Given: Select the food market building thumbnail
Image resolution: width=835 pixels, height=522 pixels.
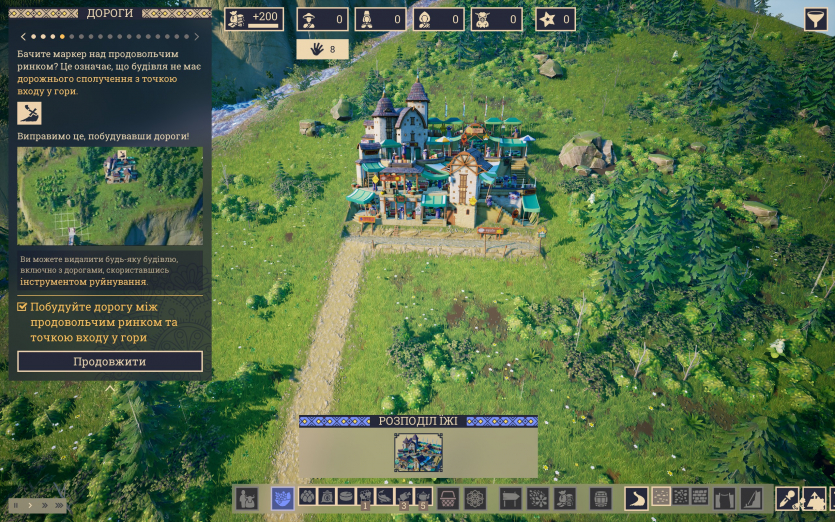Looking at the screenshot, I should point(418,452).
